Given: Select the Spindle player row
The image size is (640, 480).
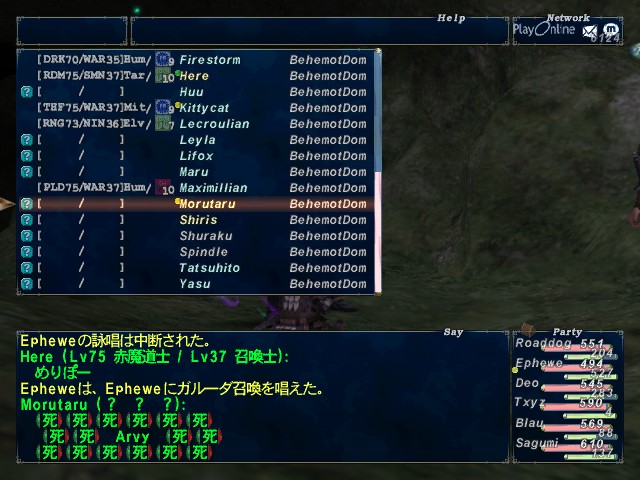Looking at the screenshot, I should pos(203,252).
